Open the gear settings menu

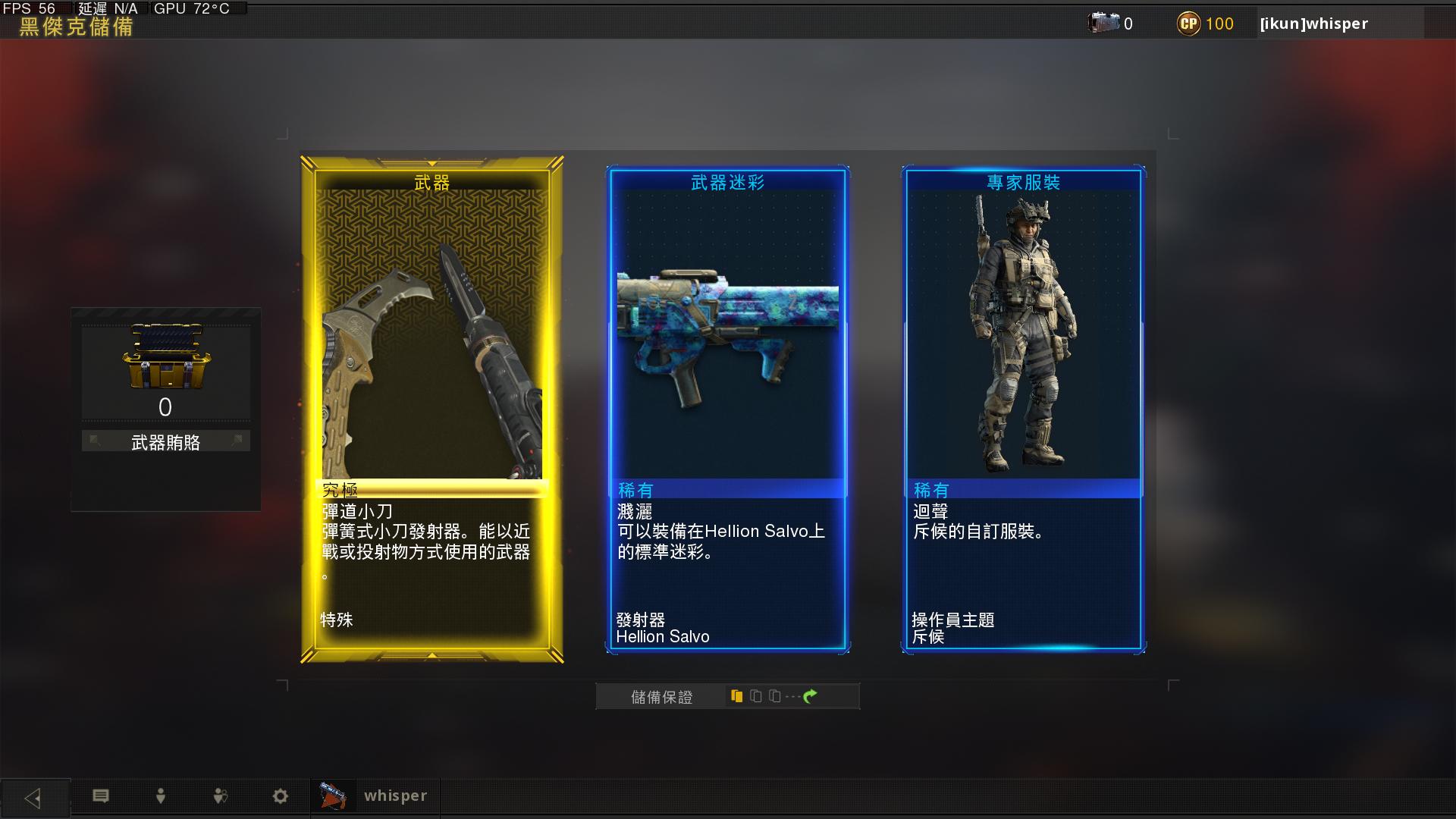(280, 796)
